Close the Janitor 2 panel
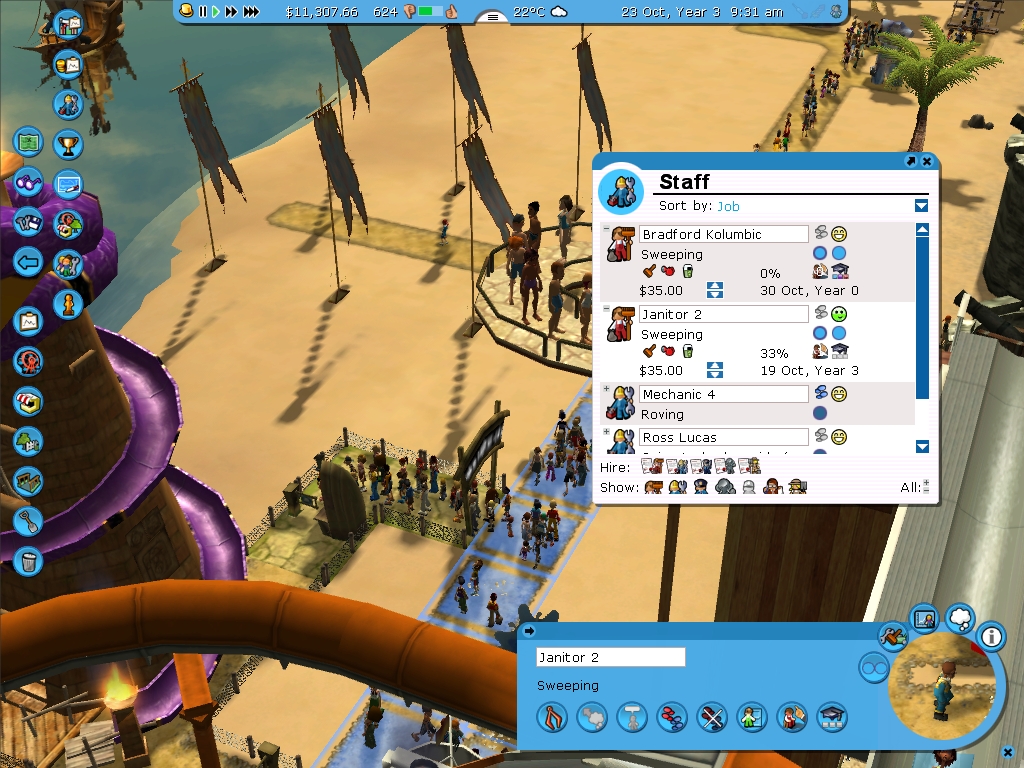Image resolution: width=1024 pixels, height=768 pixels. (x=1009, y=752)
